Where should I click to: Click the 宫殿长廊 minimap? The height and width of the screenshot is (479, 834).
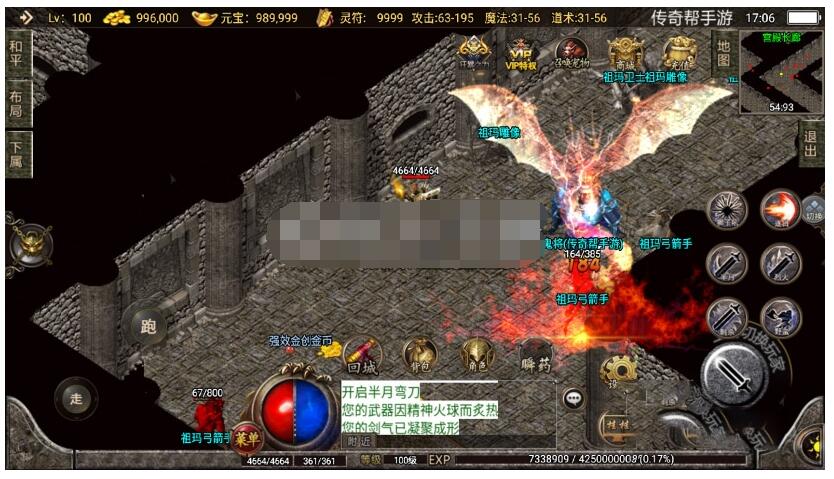pos(781,72)
